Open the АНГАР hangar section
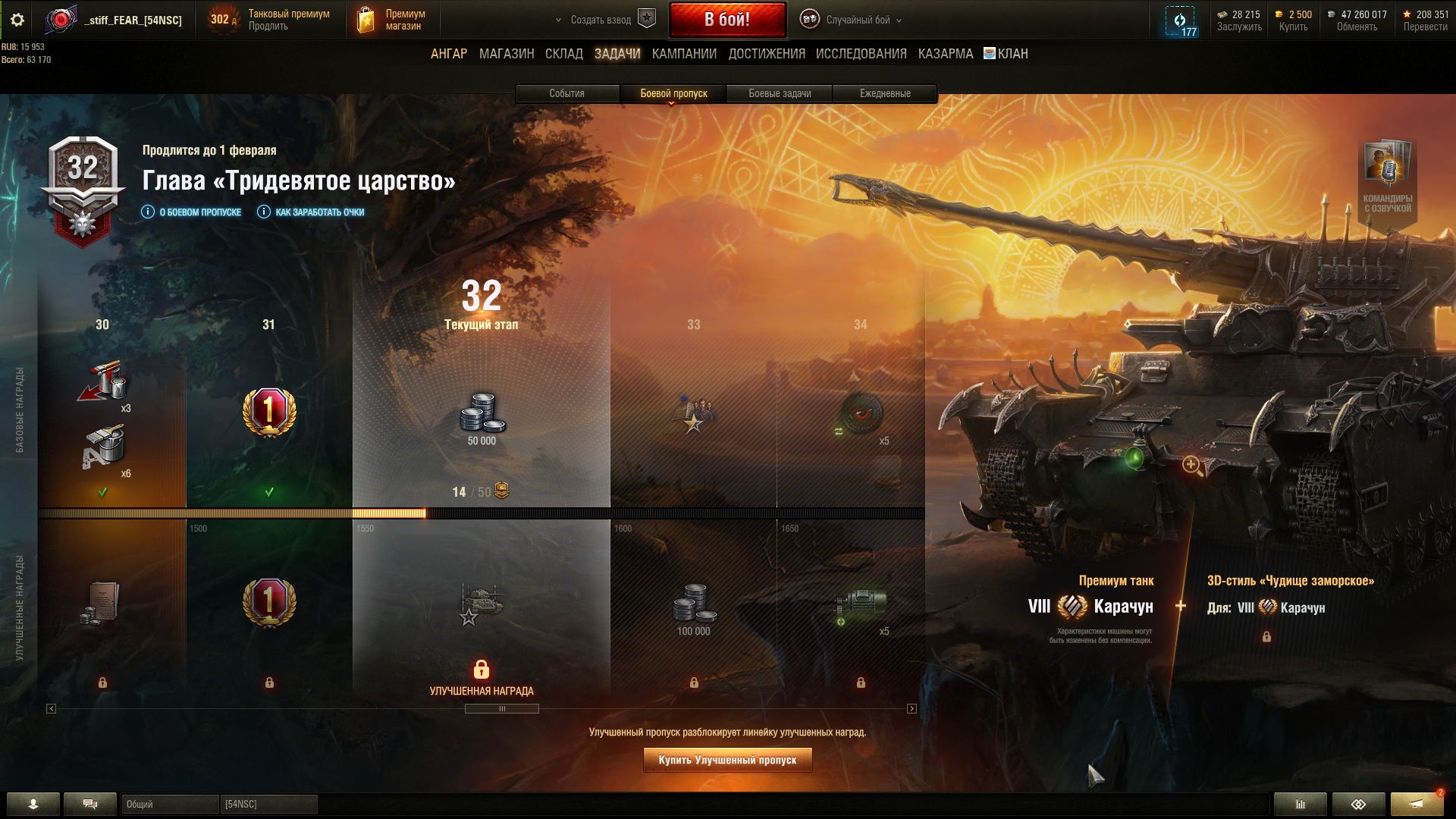The height and width of the screenshot is (819, 1456). [449, 54]
